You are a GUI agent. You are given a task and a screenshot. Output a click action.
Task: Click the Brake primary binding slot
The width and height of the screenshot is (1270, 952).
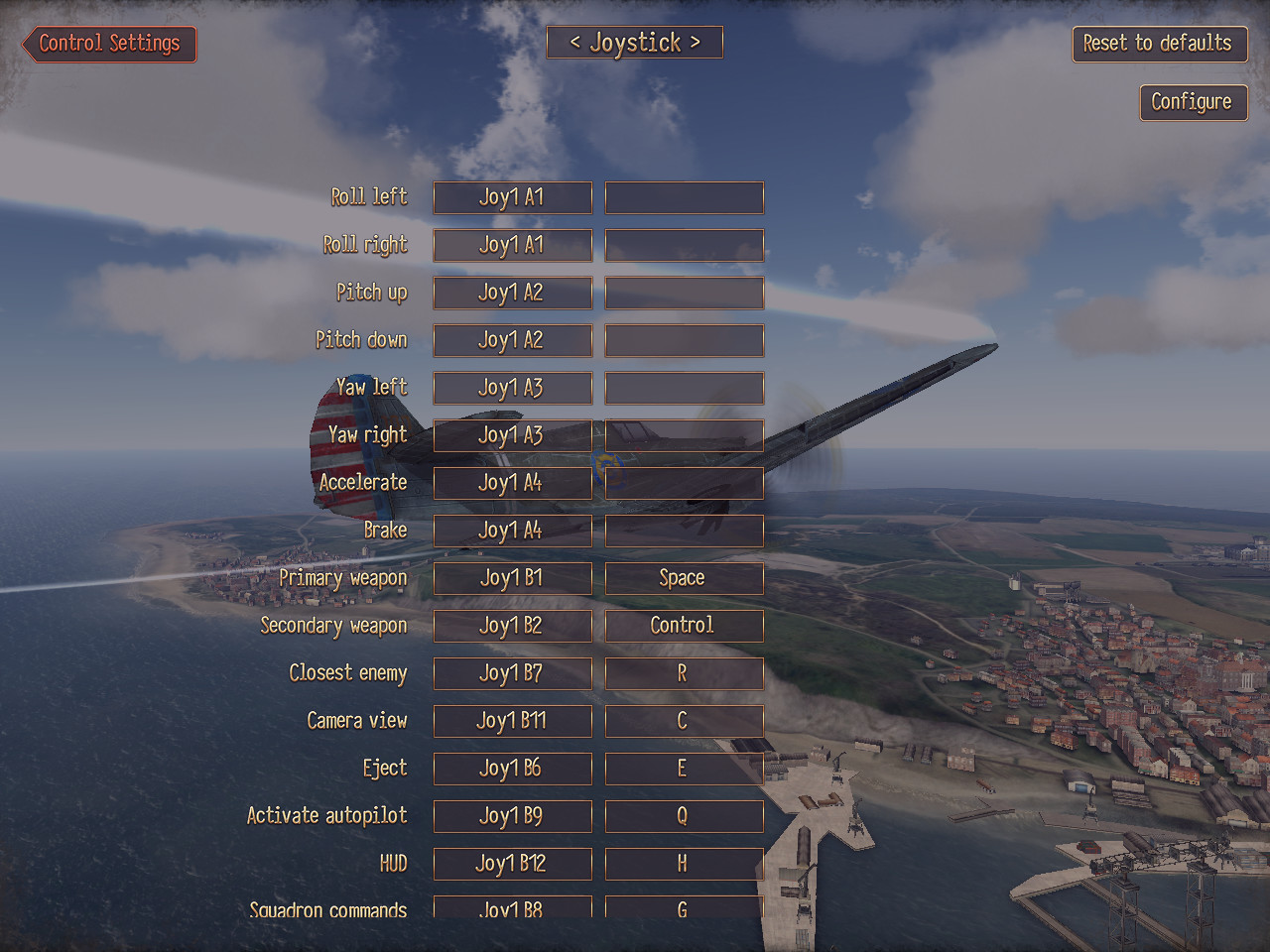point(512,531)
